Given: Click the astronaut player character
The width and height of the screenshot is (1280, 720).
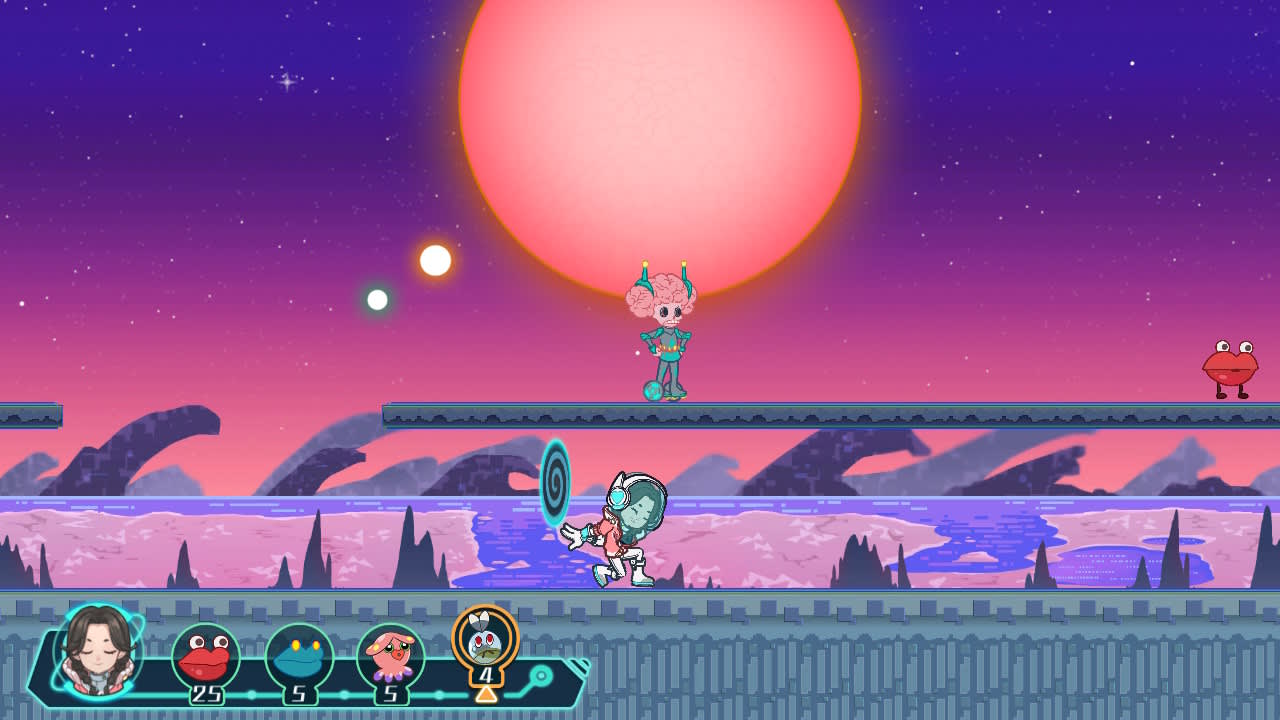Looking at the screenshot, I should [628, 522].
